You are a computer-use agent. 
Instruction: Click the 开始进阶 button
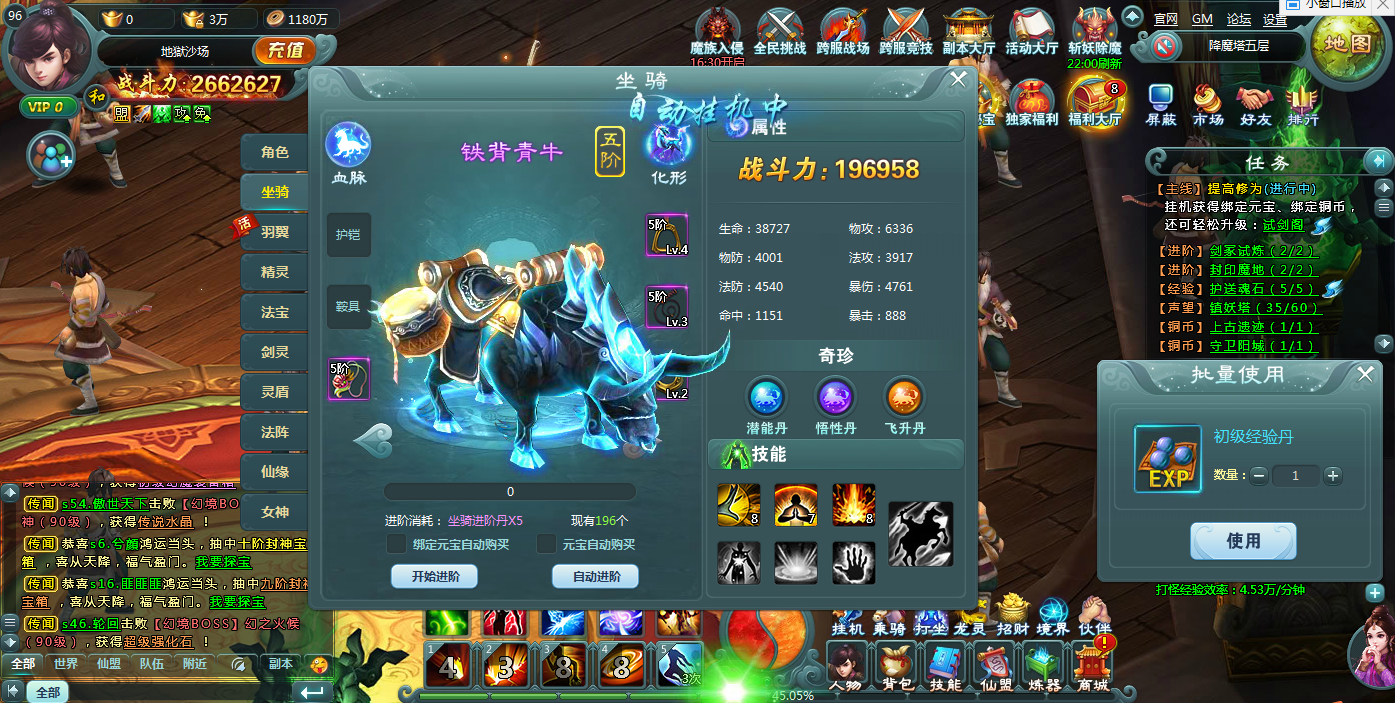point(434,577)
